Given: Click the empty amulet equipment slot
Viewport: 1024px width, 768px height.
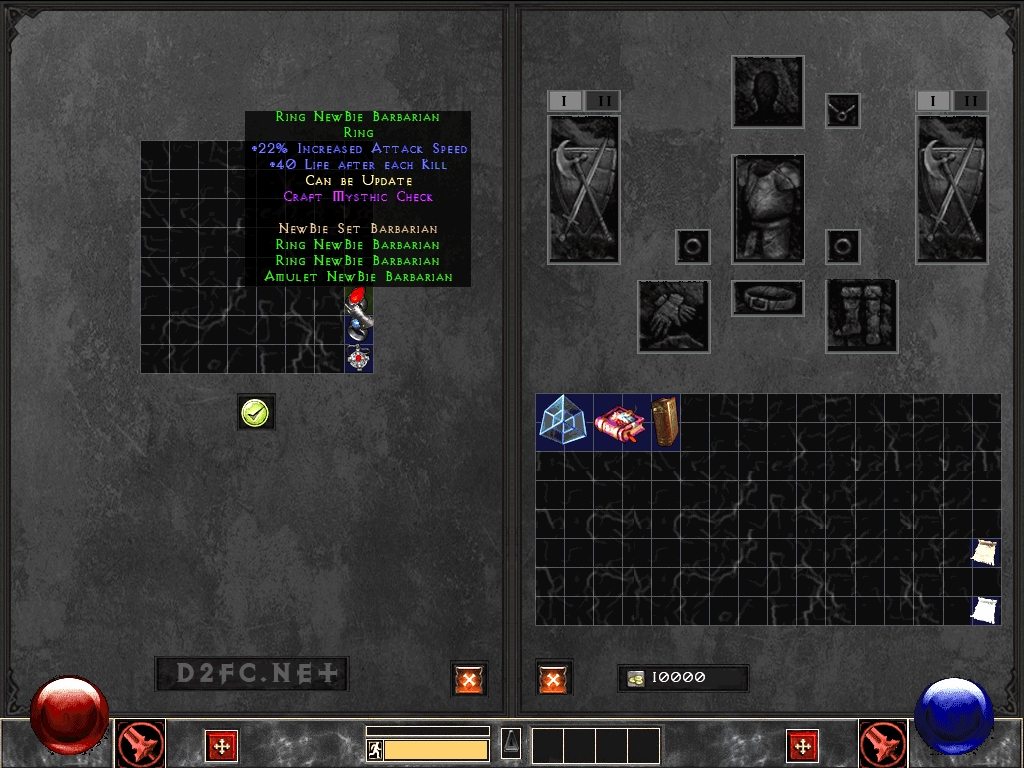Looking at the screenshot, I should point(842,110).
